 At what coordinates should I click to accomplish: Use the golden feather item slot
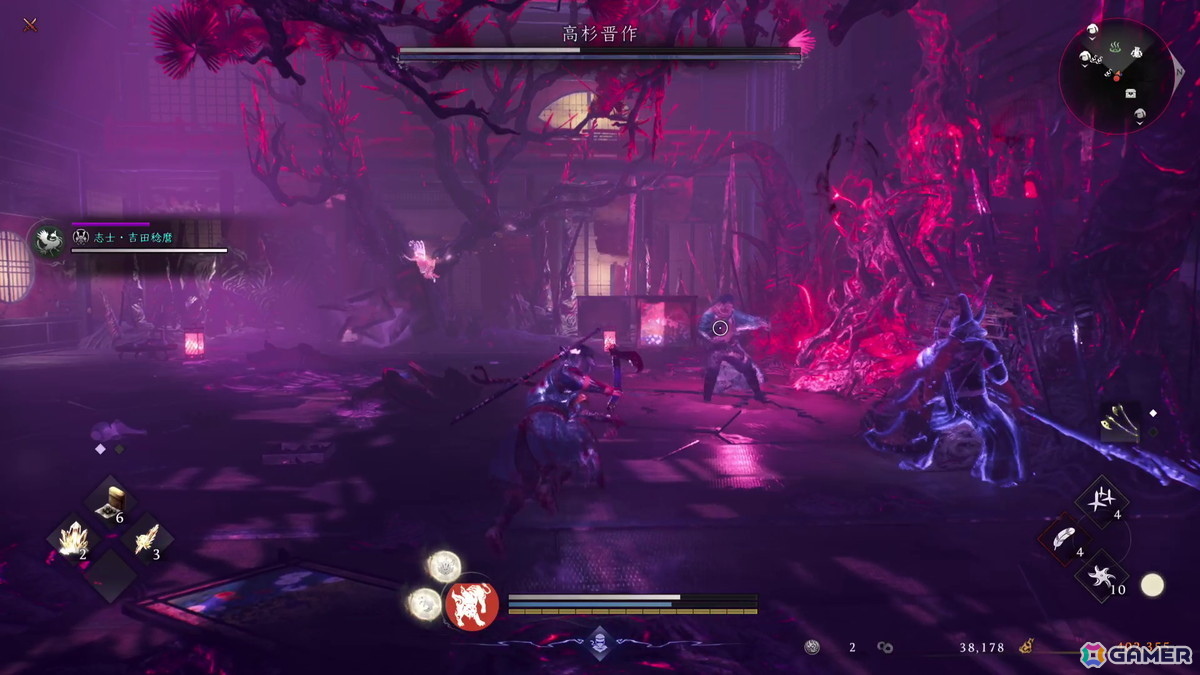click(145, 541)
